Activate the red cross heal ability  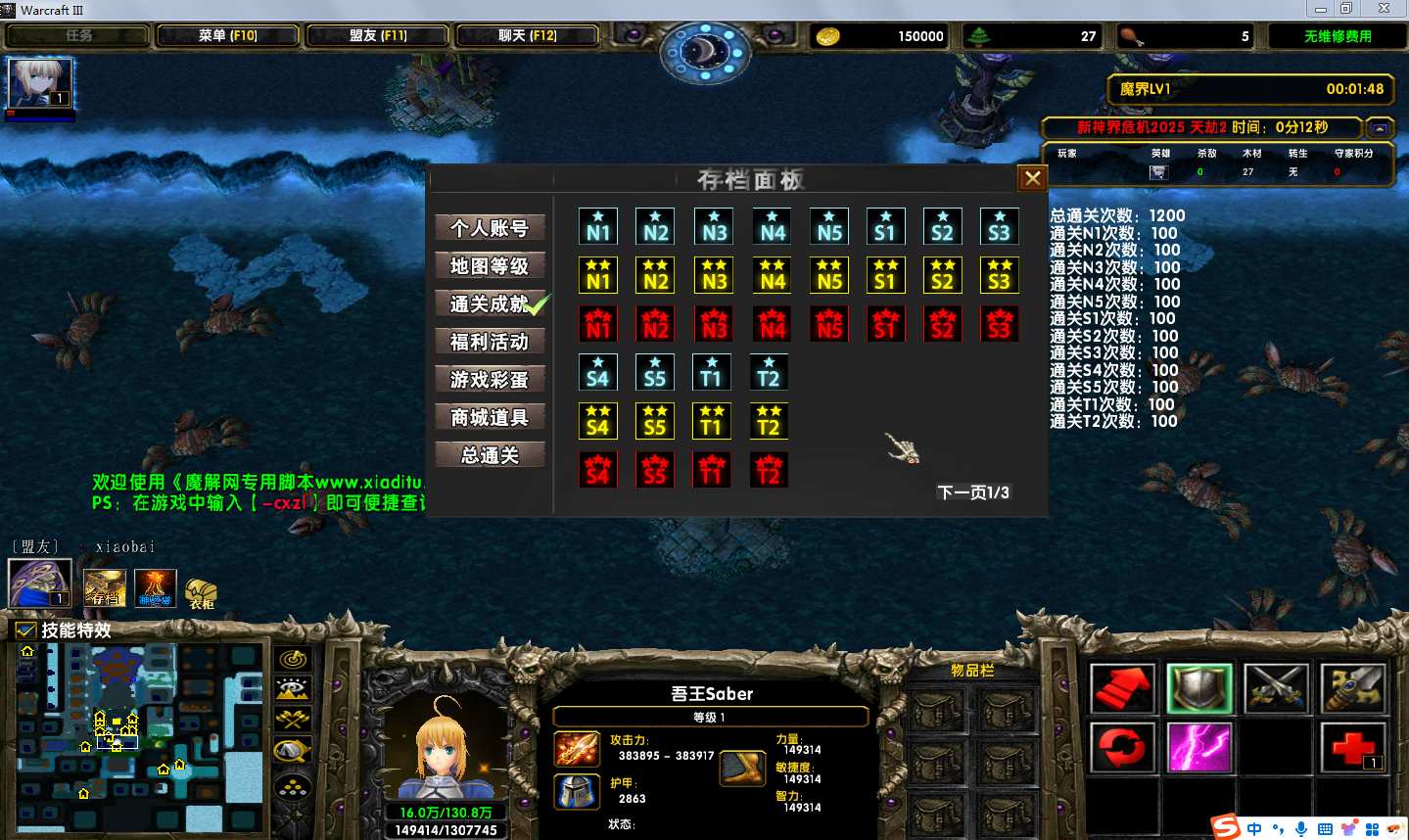click(x=1352, y=747)
